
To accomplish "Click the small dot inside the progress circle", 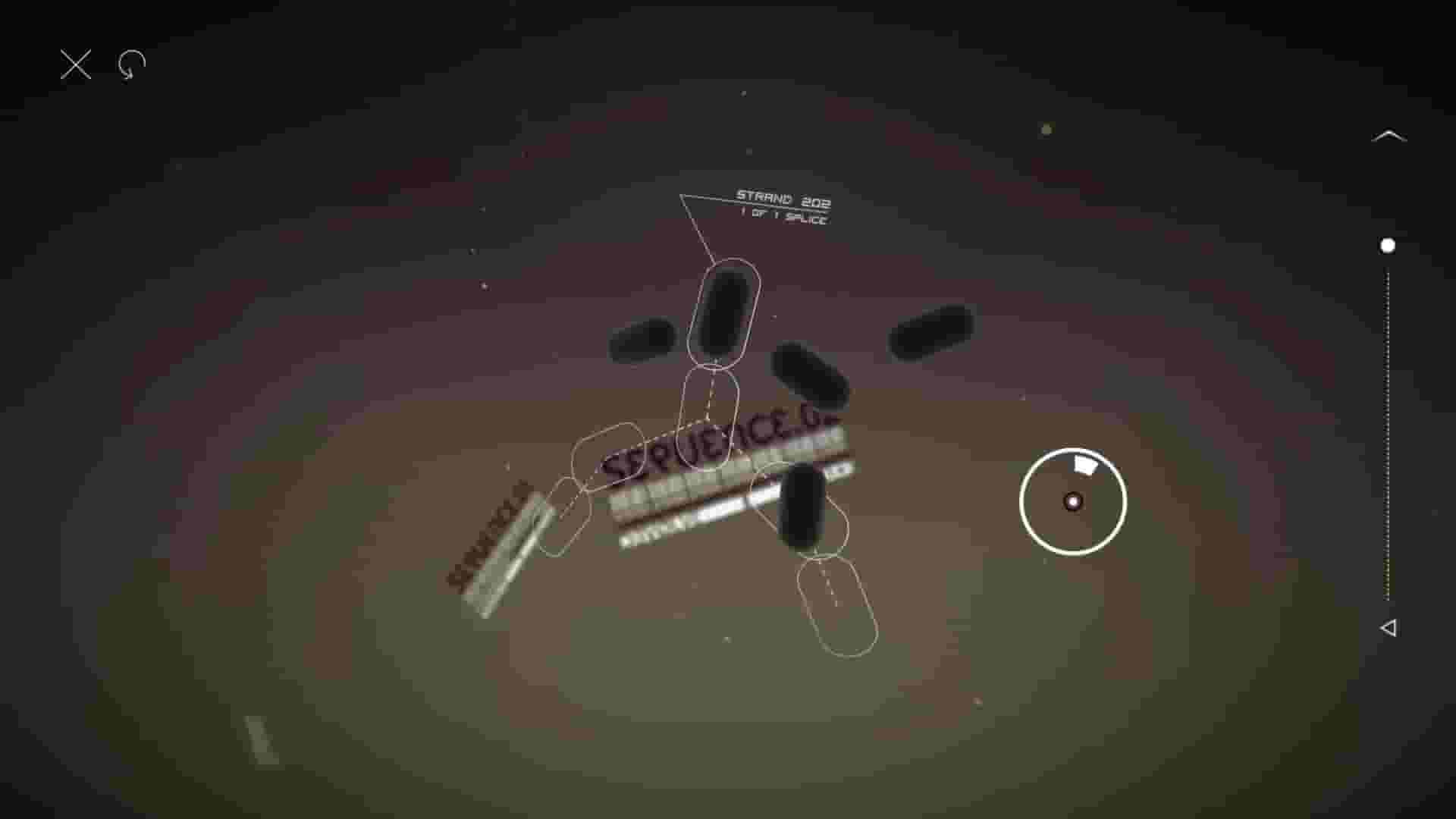I will tap(1072, 502).
